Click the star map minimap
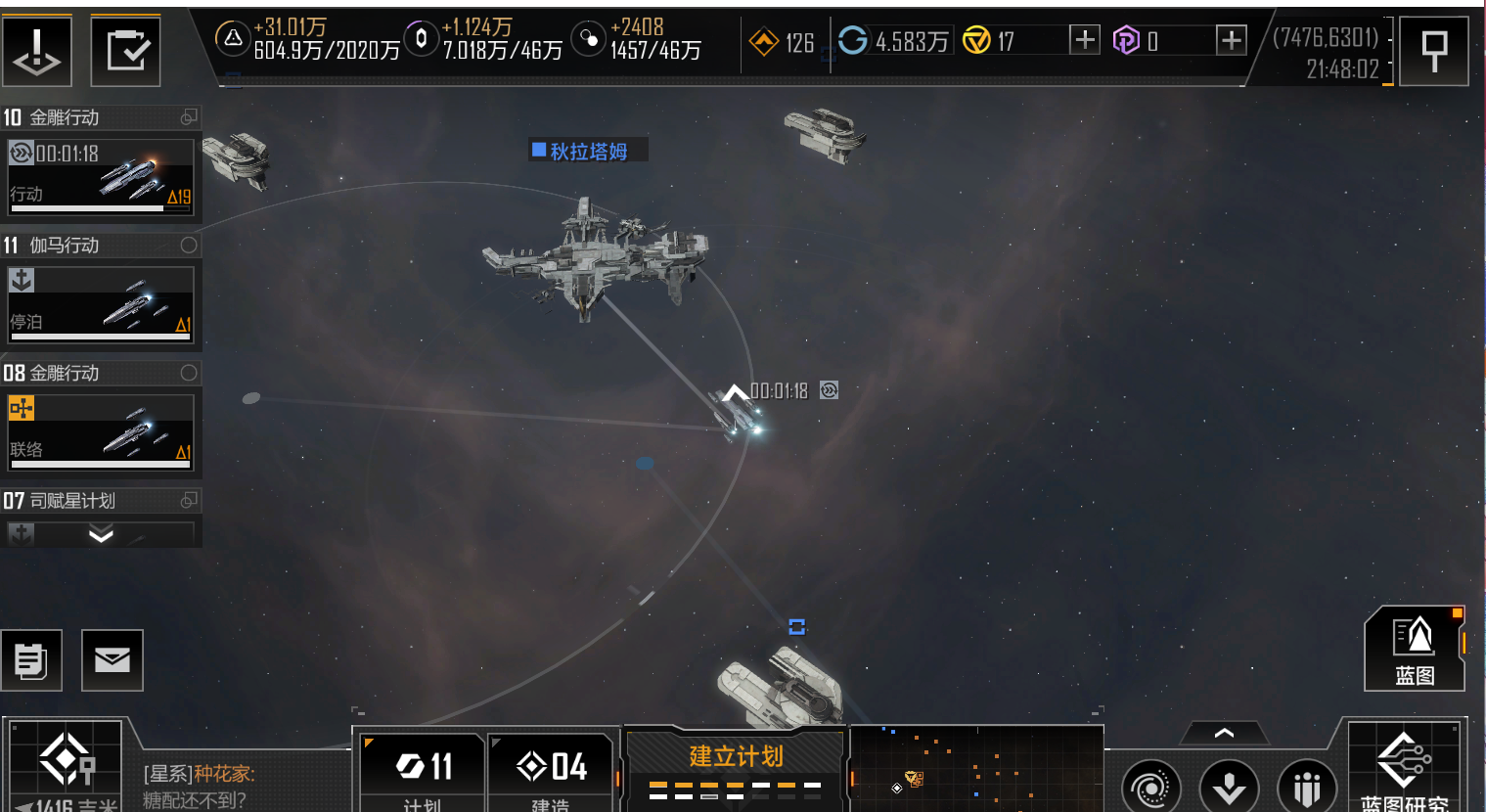 tap(976, 770)
